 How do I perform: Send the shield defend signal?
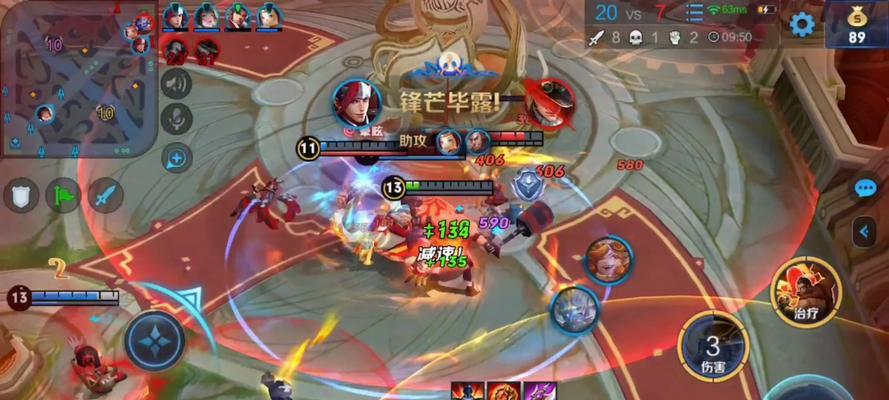point(21,194)
